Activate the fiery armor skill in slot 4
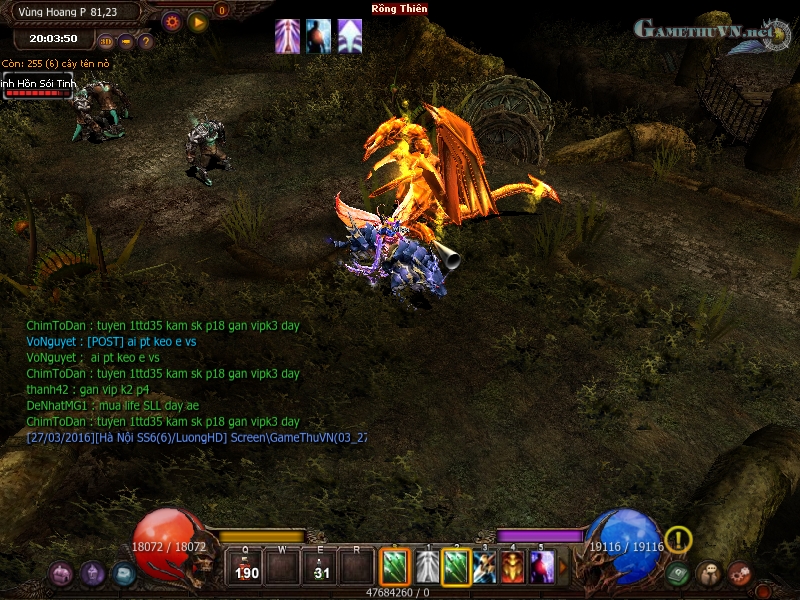 click(x=513, y=568)
